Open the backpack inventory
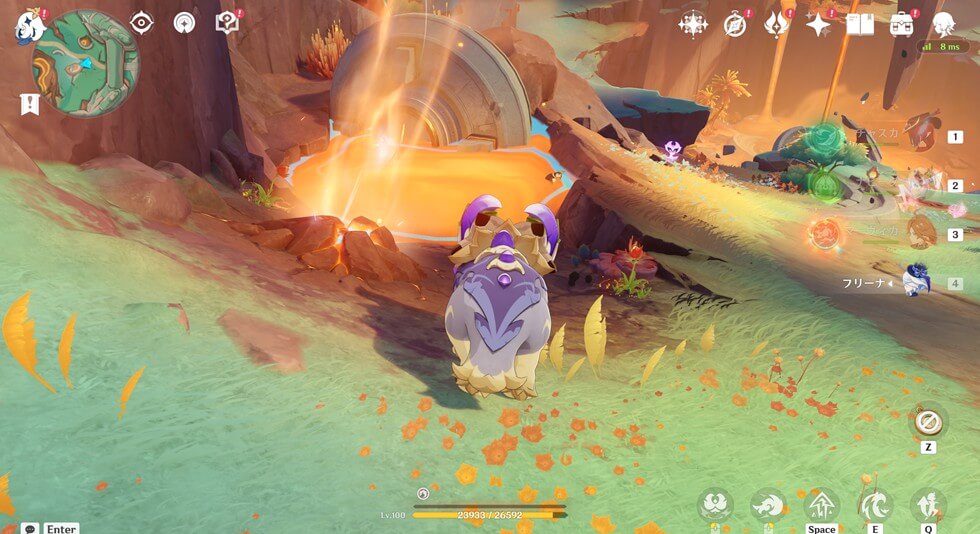The width and height of the screenshot is (980, 534). 902,24
